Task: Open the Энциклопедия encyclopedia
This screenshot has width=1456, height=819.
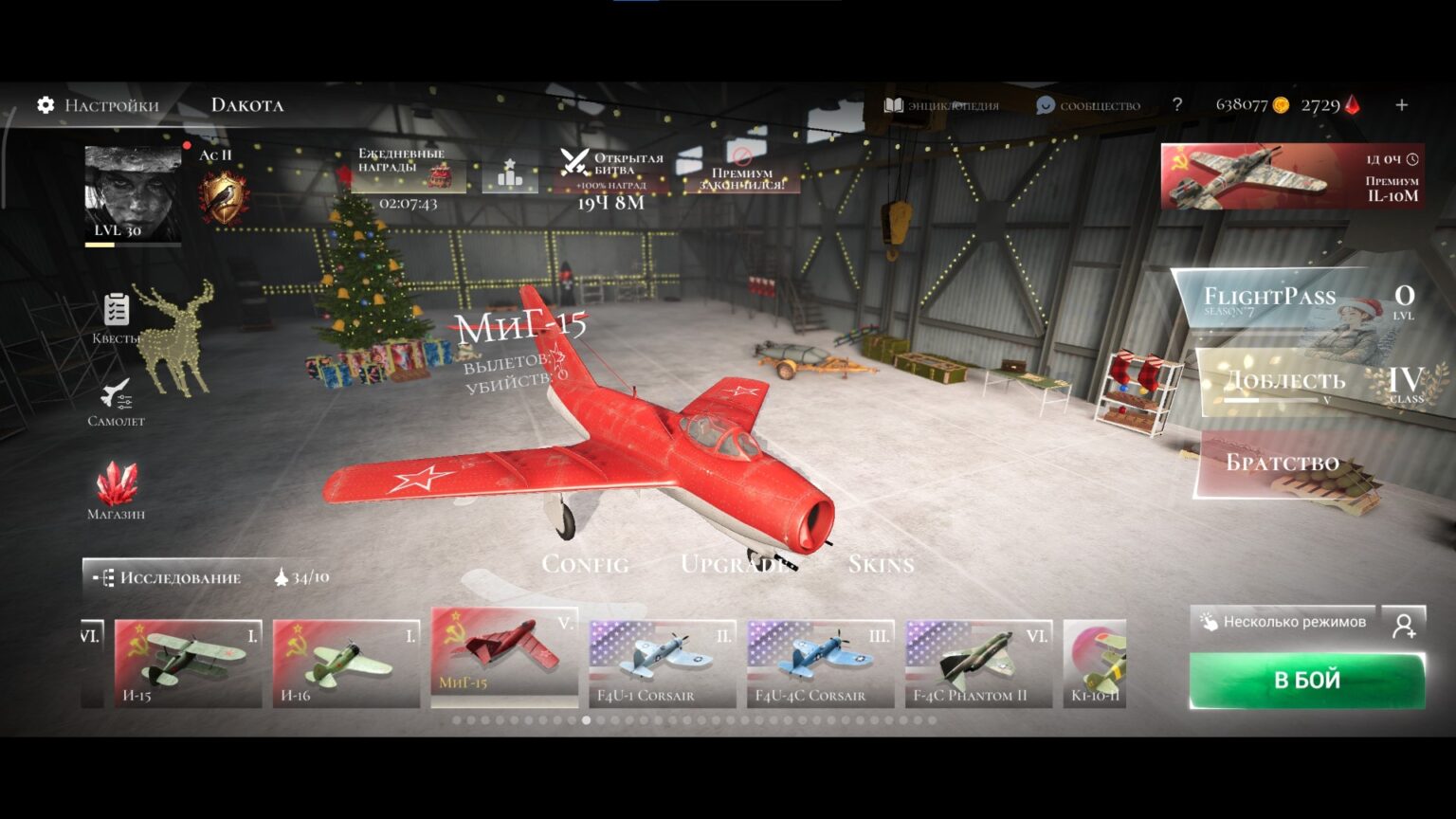Action: (x=941, y=105)
